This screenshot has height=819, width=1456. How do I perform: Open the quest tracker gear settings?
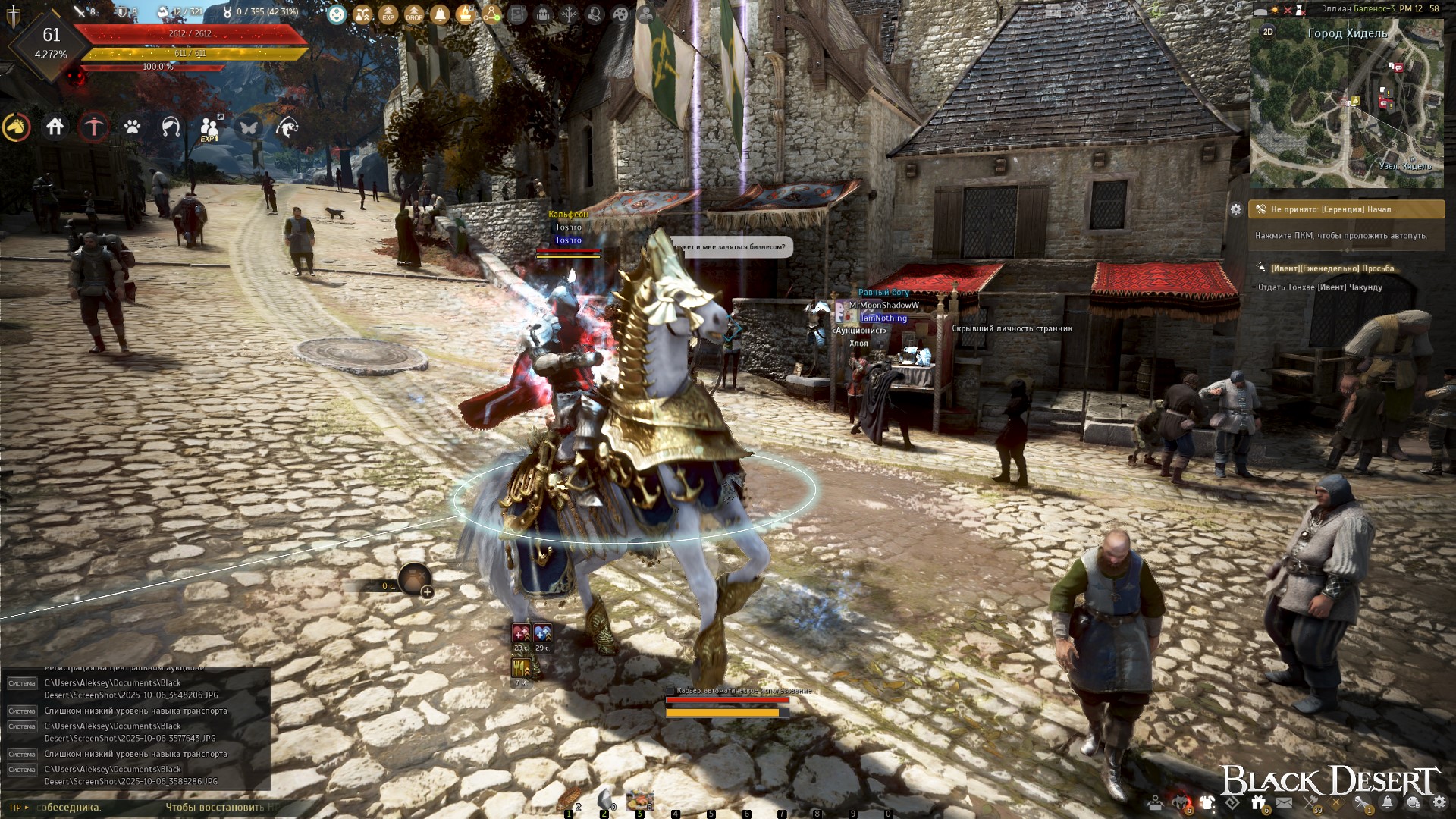(x=1236, y=209)
